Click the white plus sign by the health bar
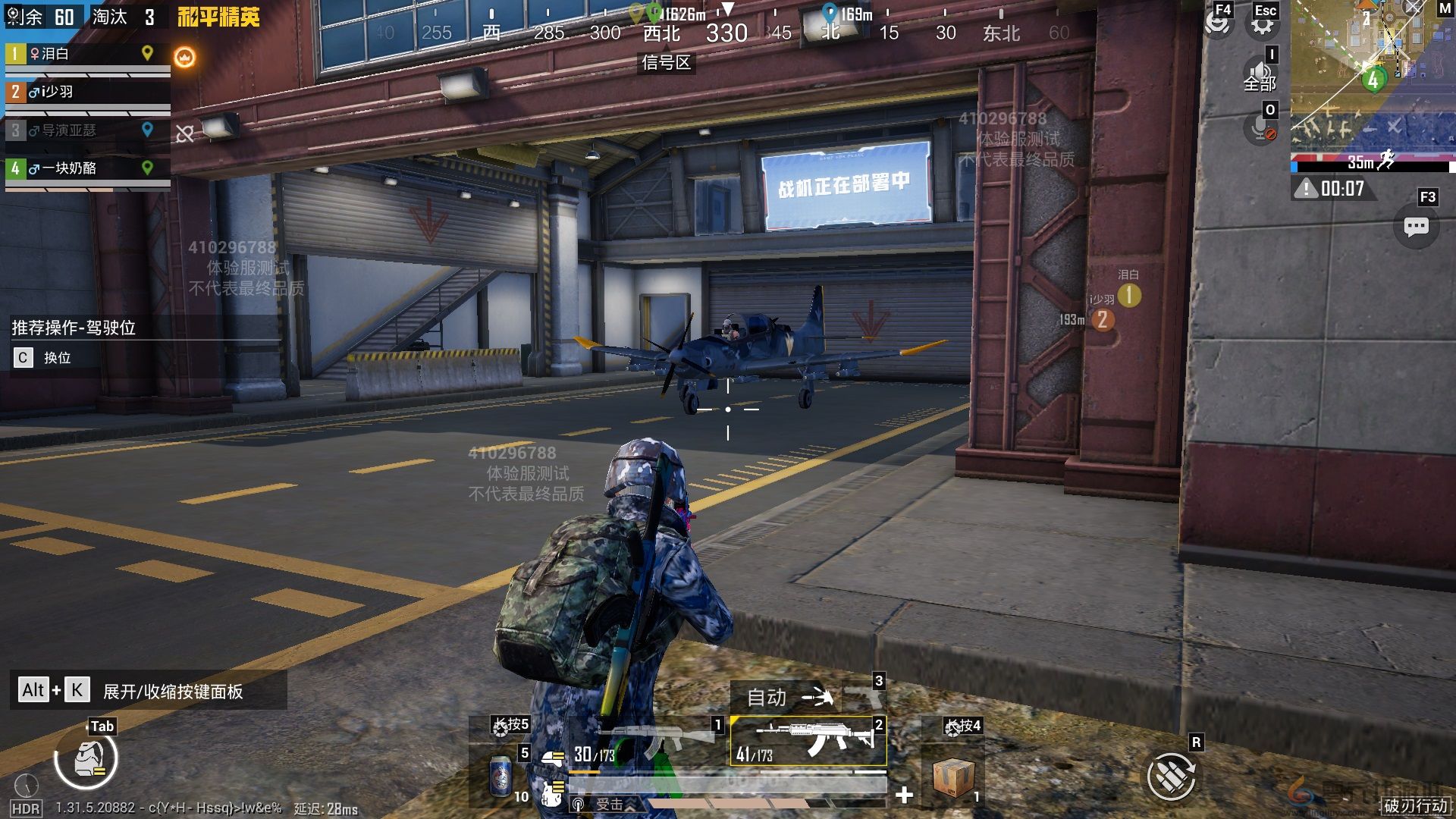The image size is (1456, 819). pyautogui.click(x=904, y=795)
